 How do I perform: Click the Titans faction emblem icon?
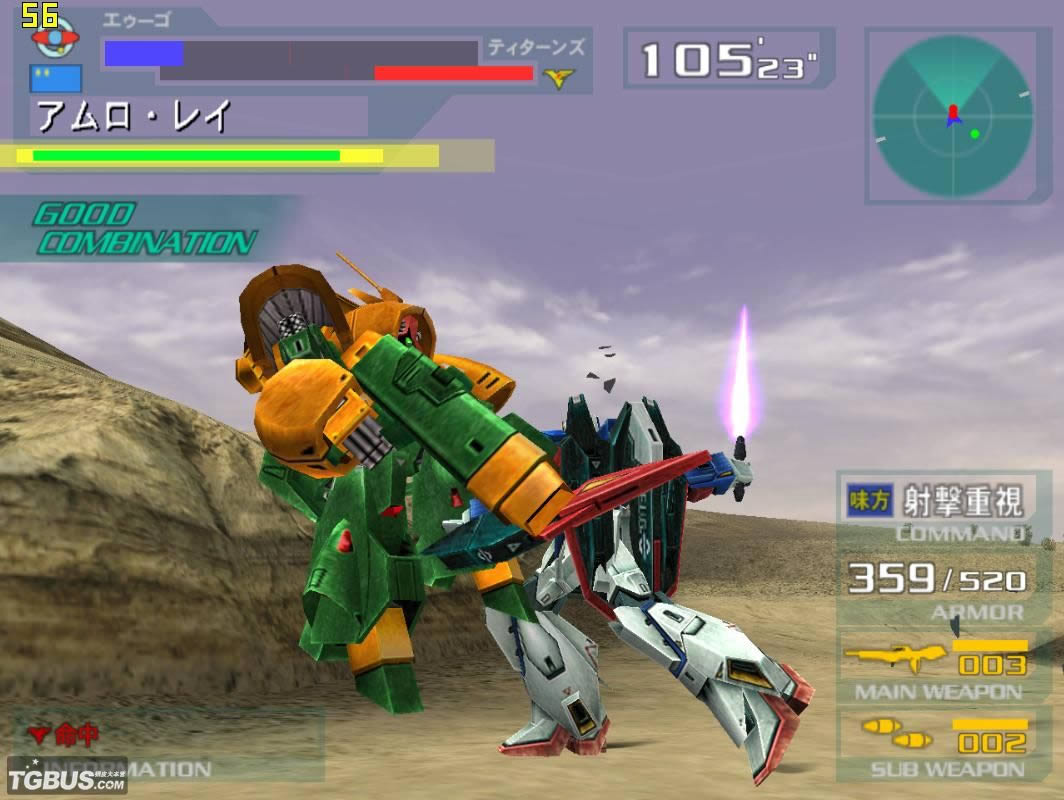point(558,77)
